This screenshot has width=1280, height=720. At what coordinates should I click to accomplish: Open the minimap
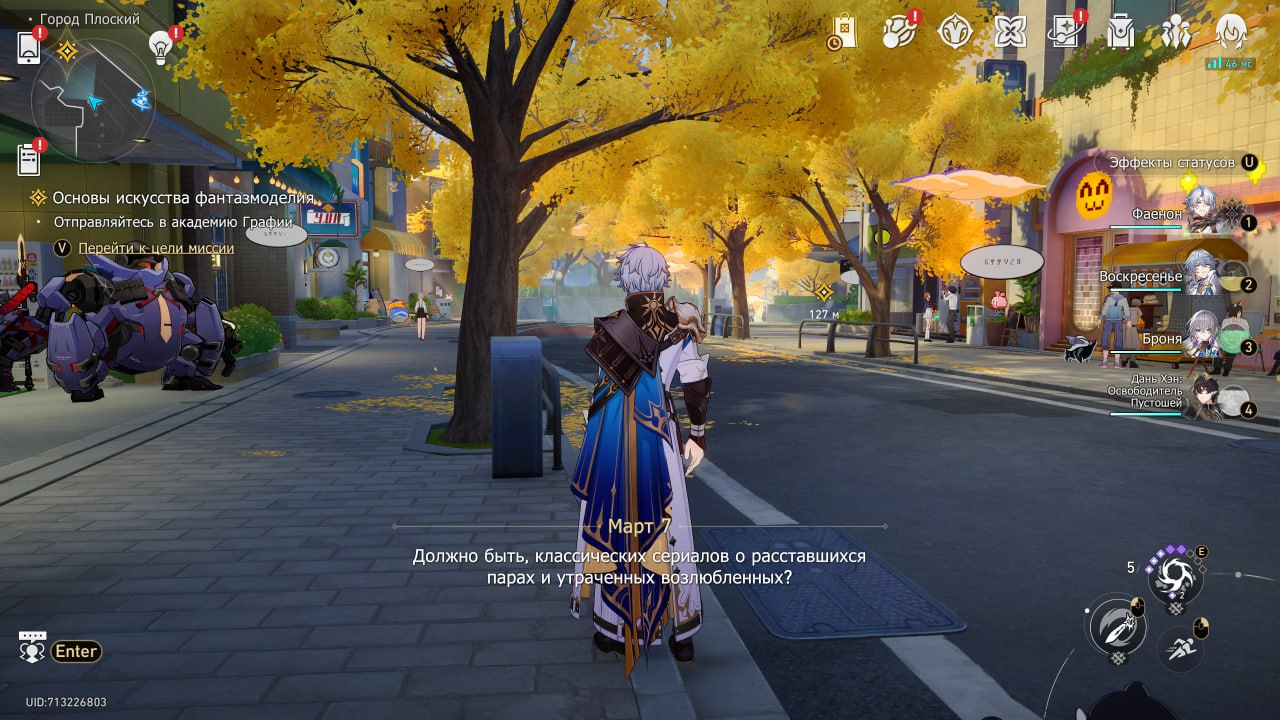92,100
